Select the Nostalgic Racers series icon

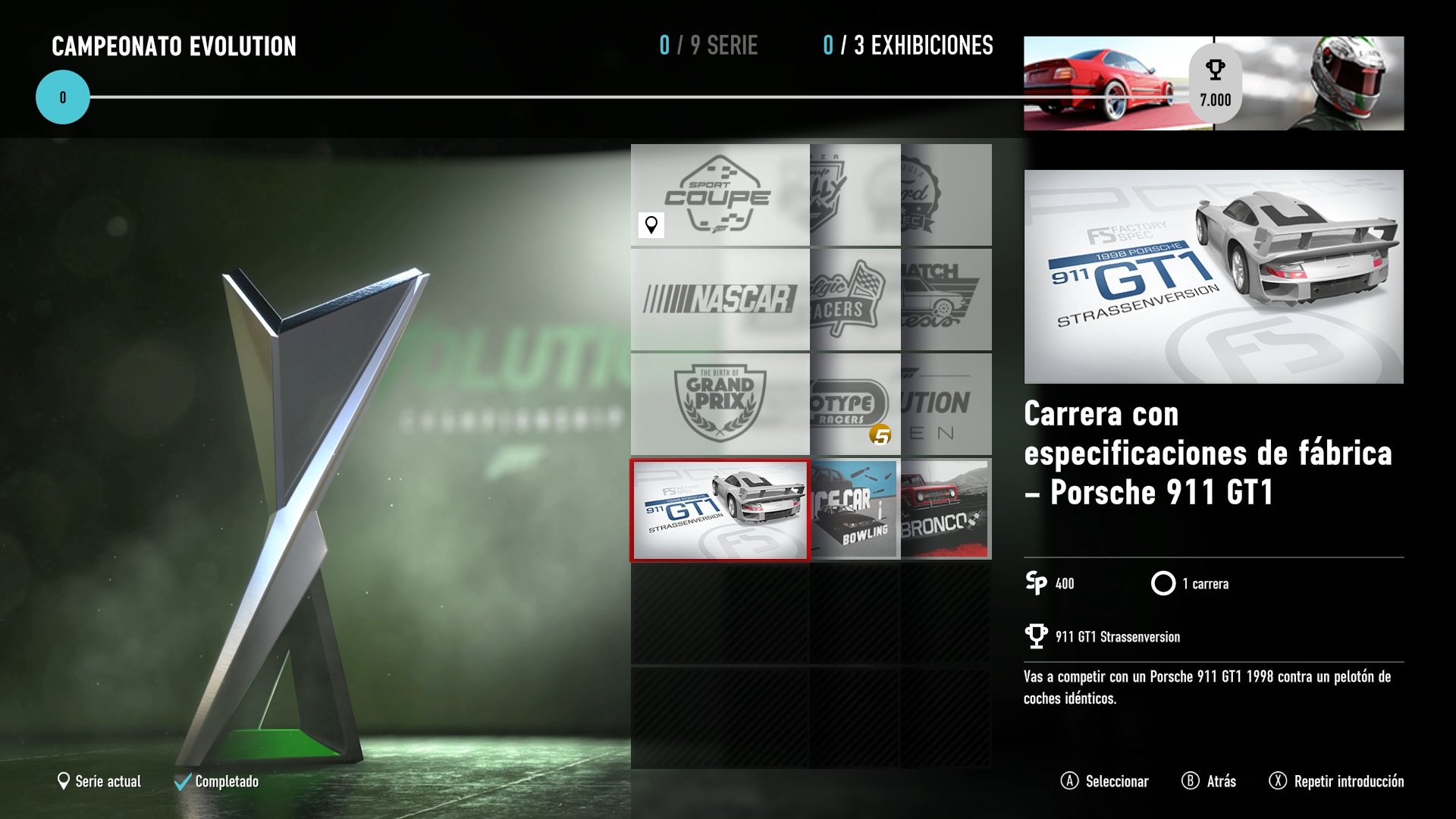pos(854,299)
